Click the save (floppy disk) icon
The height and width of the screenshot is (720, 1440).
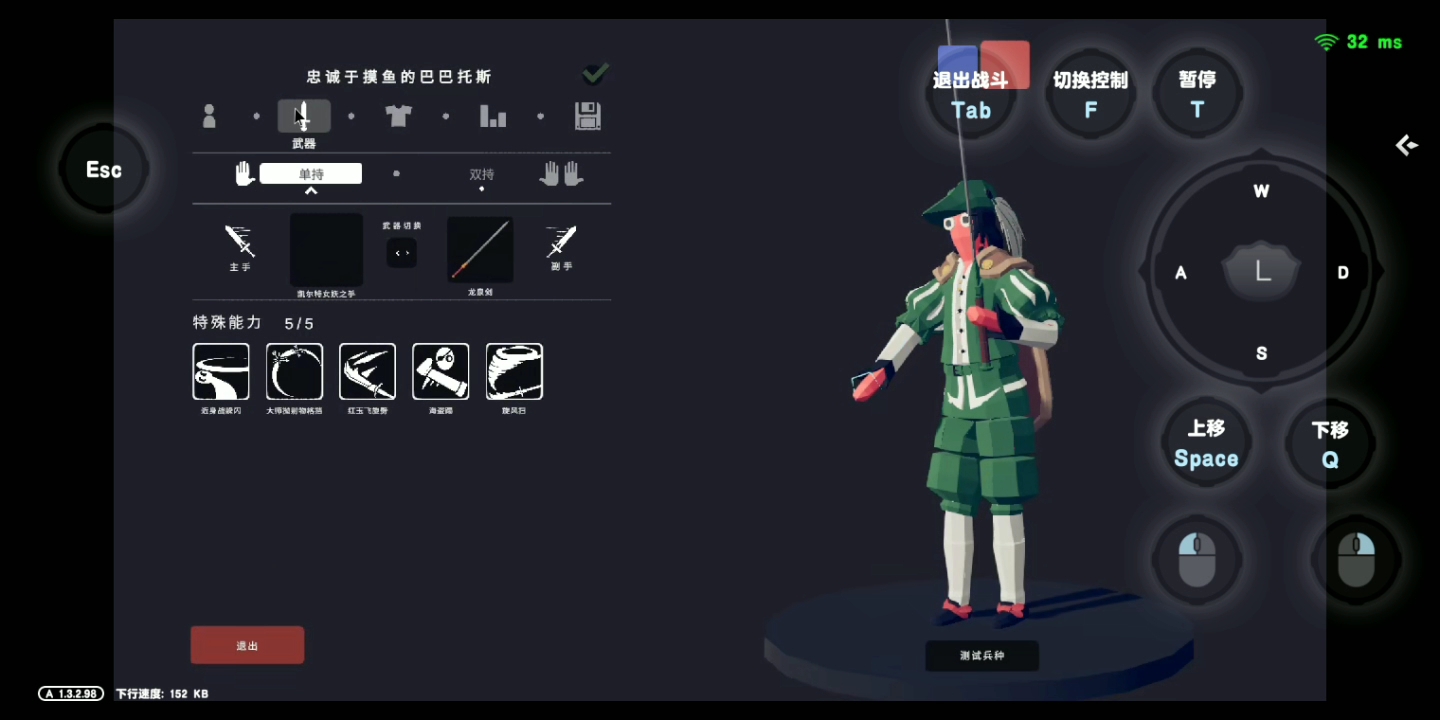(x=589, y=116)
